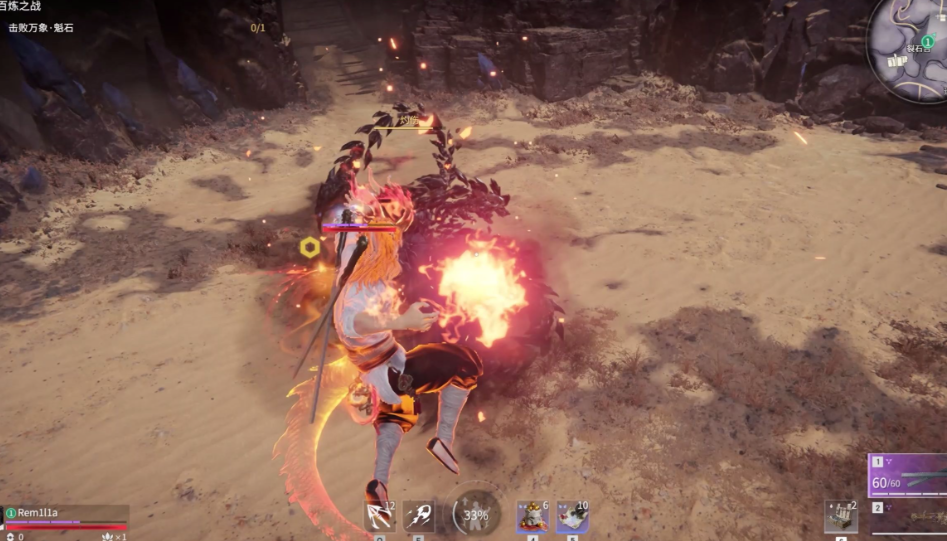The height and width of the screenshot is (541, 947).
Task: Use the consumable item with 10 left
Action: (572, 516)
